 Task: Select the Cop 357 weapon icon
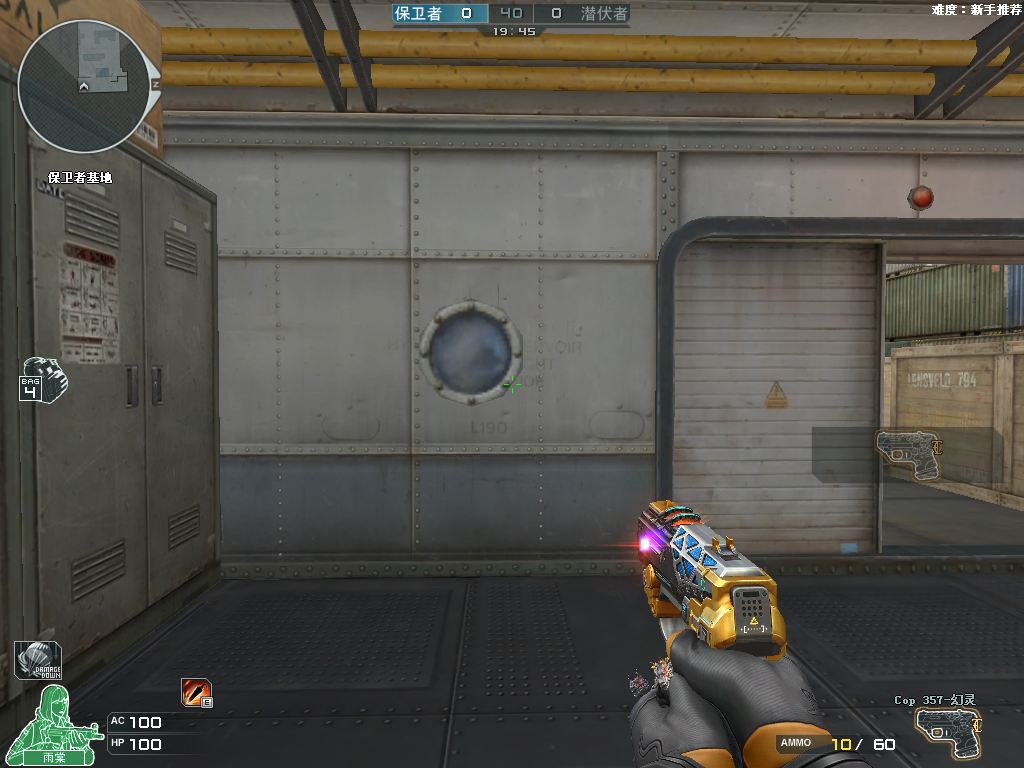pyautogui.click(x=947, y=732)
